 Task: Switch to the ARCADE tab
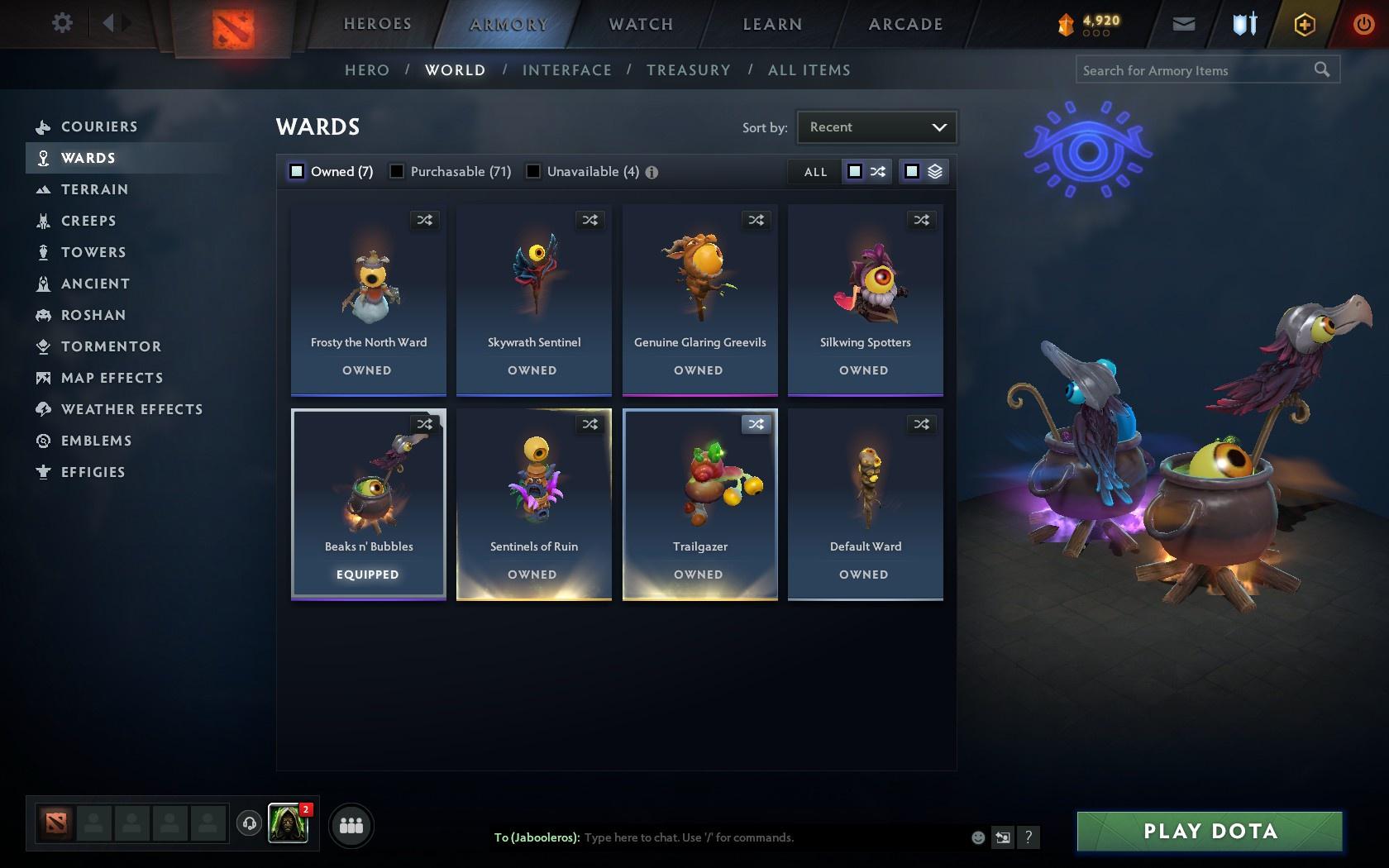coord(905,24)
